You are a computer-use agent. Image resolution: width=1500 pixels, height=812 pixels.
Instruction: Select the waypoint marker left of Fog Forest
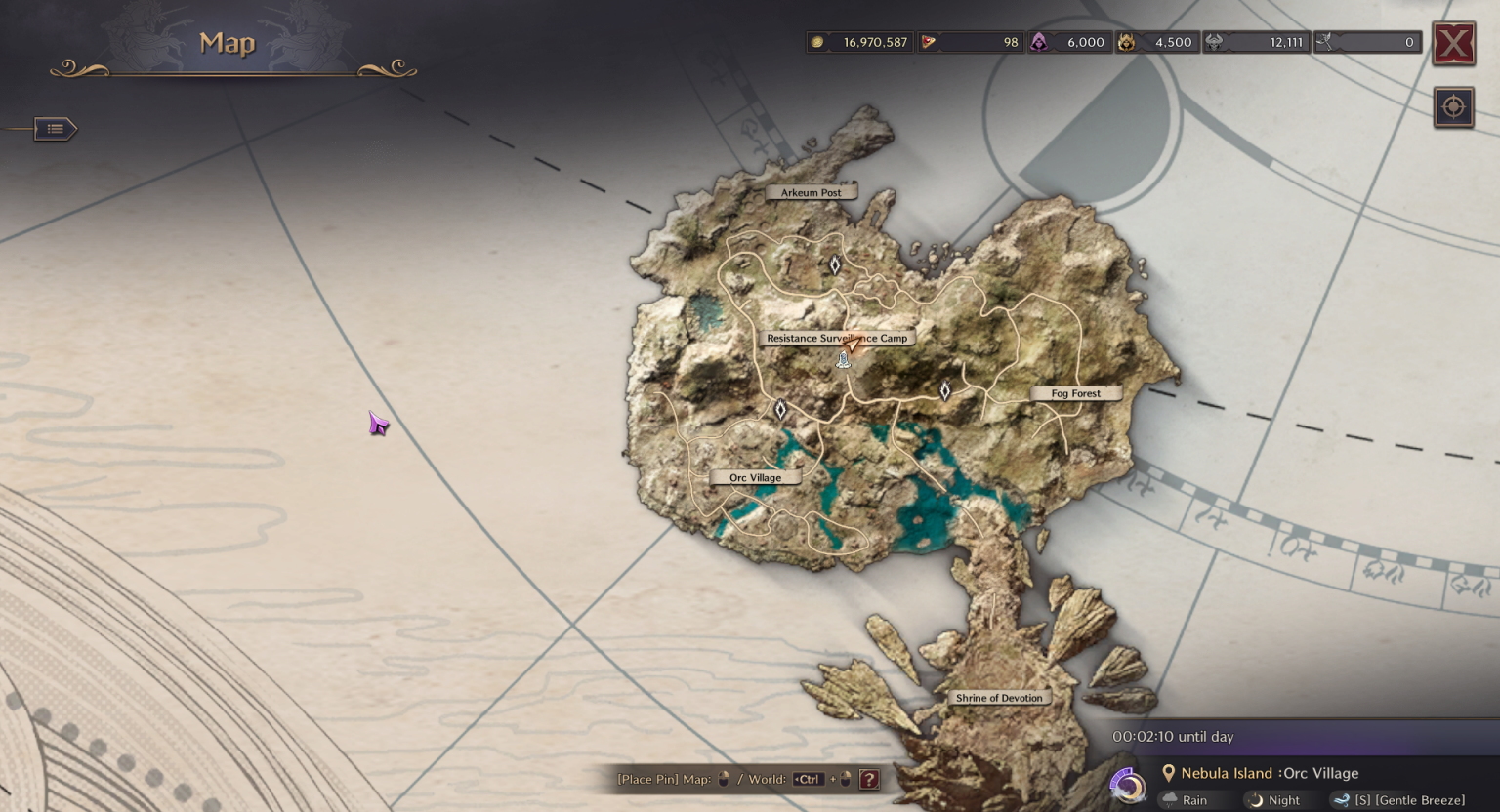click(x=944, y=391)
